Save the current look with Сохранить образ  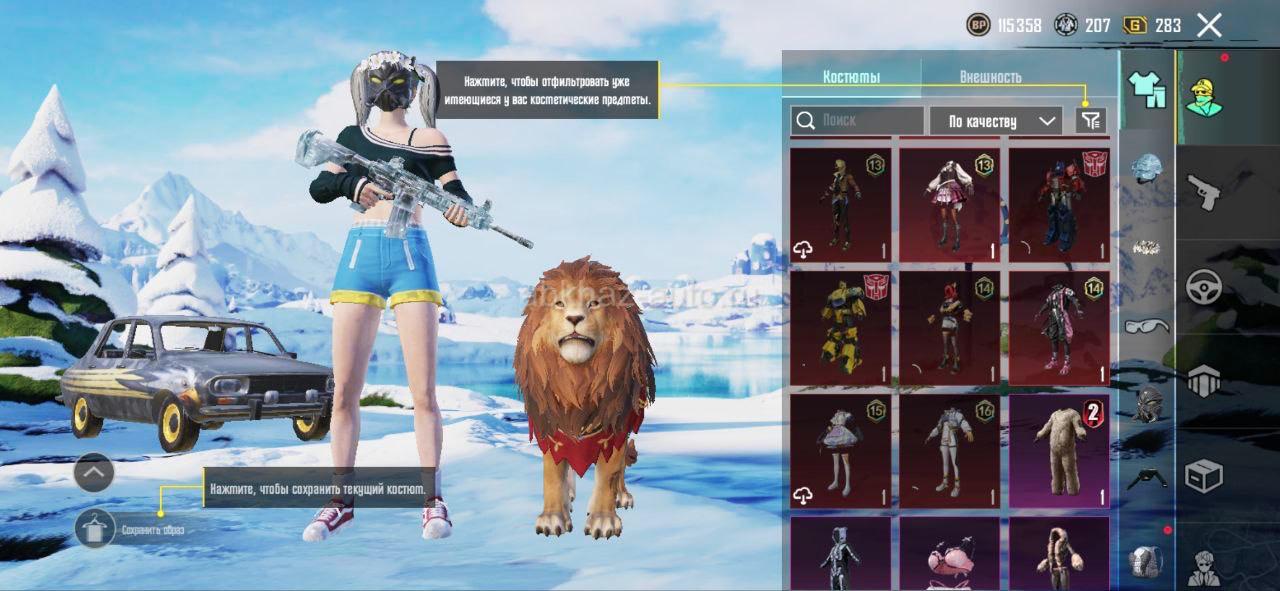coord(96,528)
